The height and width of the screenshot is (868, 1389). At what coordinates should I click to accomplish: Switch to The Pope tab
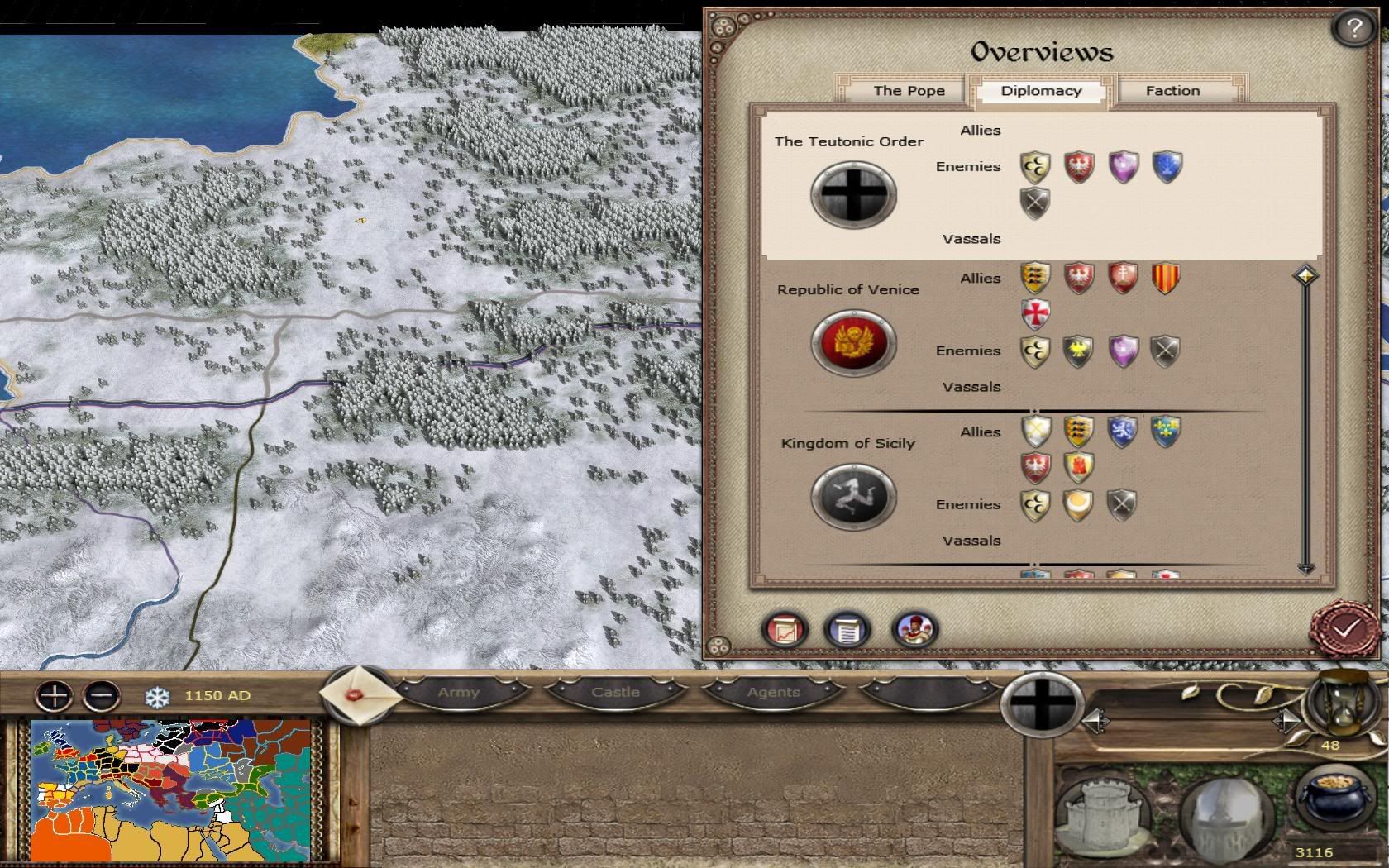(x=909, y=91)
